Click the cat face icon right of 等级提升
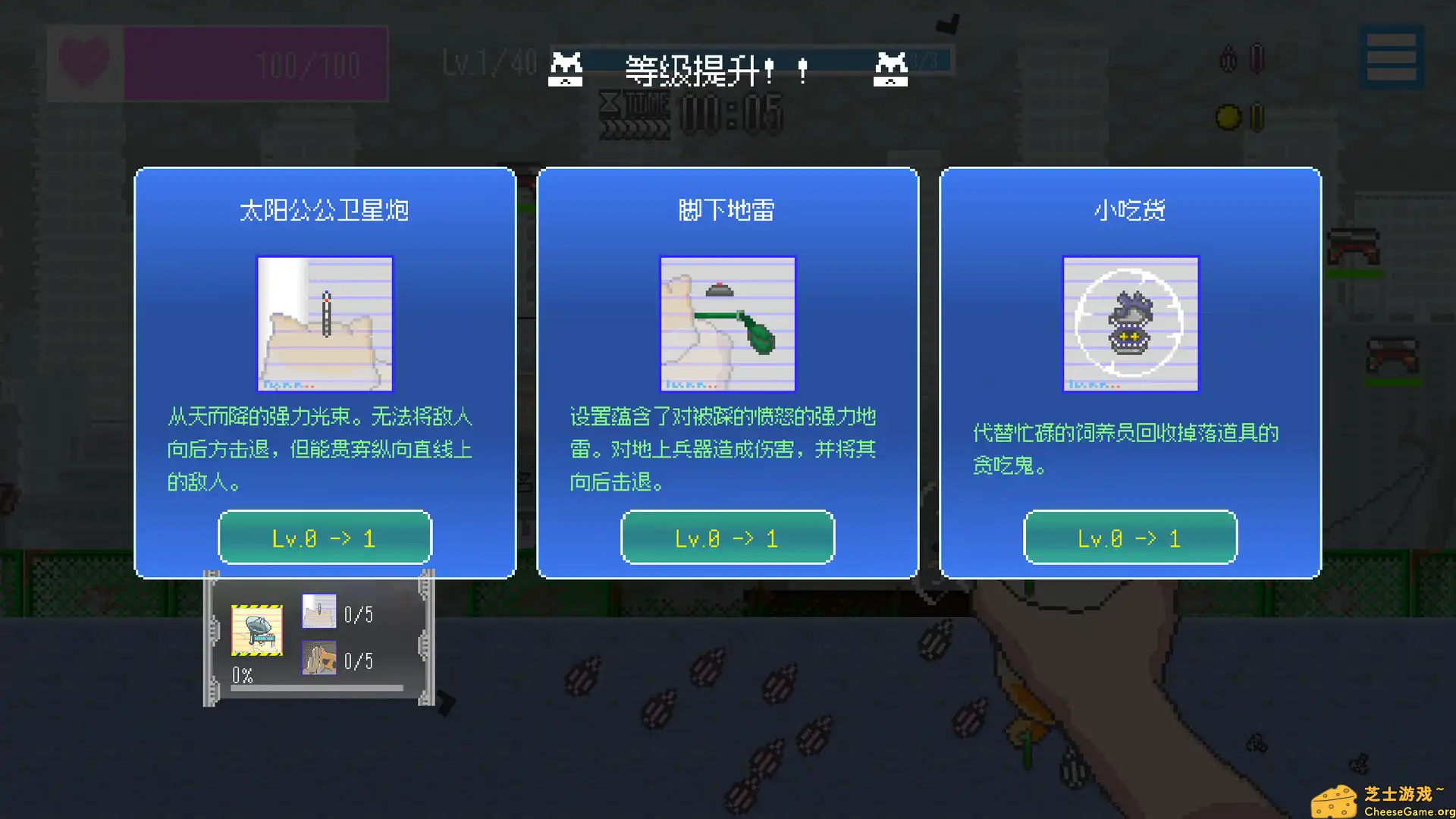 click(x=890, y=71)
